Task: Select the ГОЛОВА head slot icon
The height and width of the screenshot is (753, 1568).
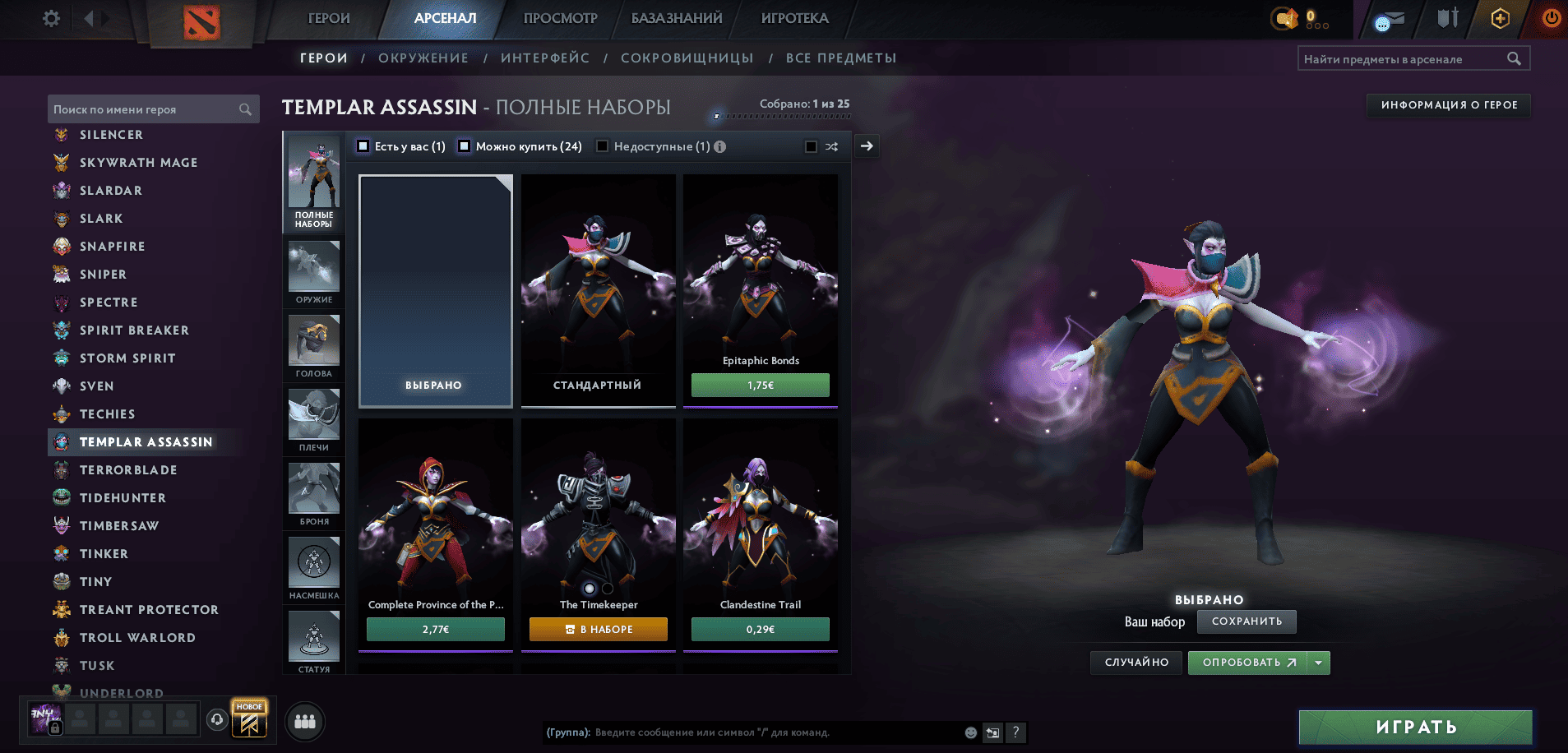Action: coord(313,340)
